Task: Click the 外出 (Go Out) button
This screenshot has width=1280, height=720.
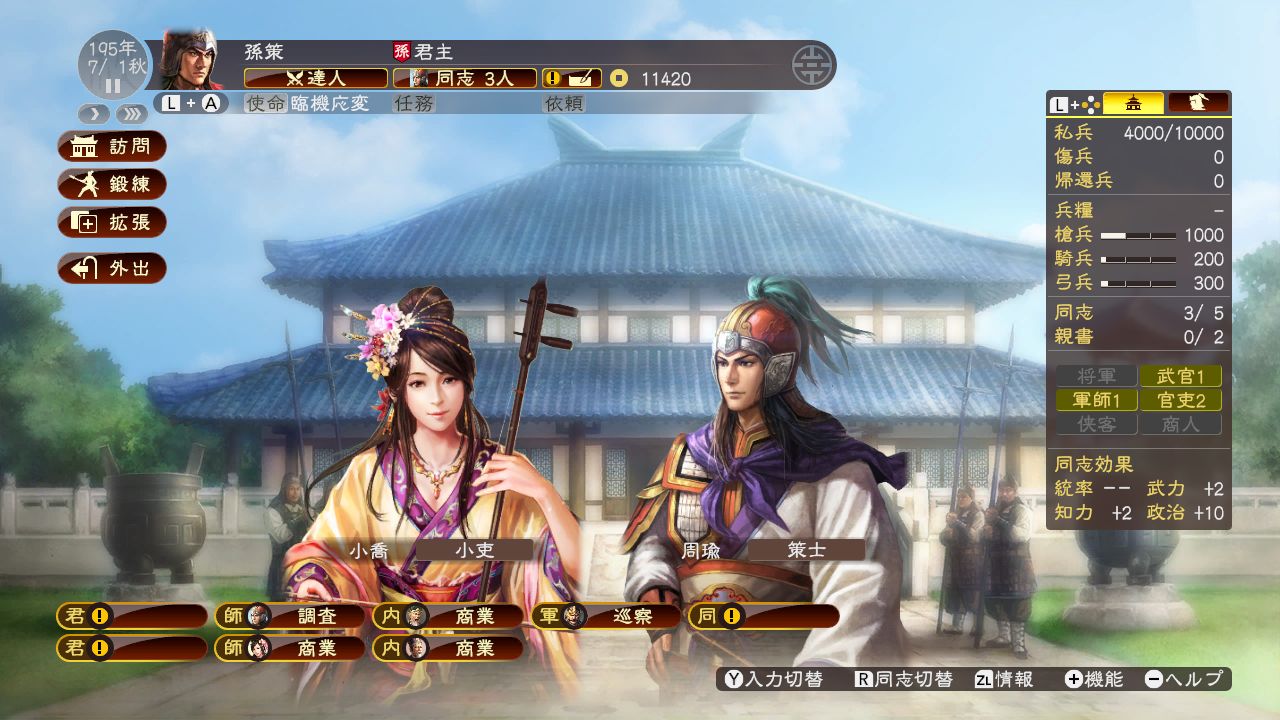Action: (112, 268)
